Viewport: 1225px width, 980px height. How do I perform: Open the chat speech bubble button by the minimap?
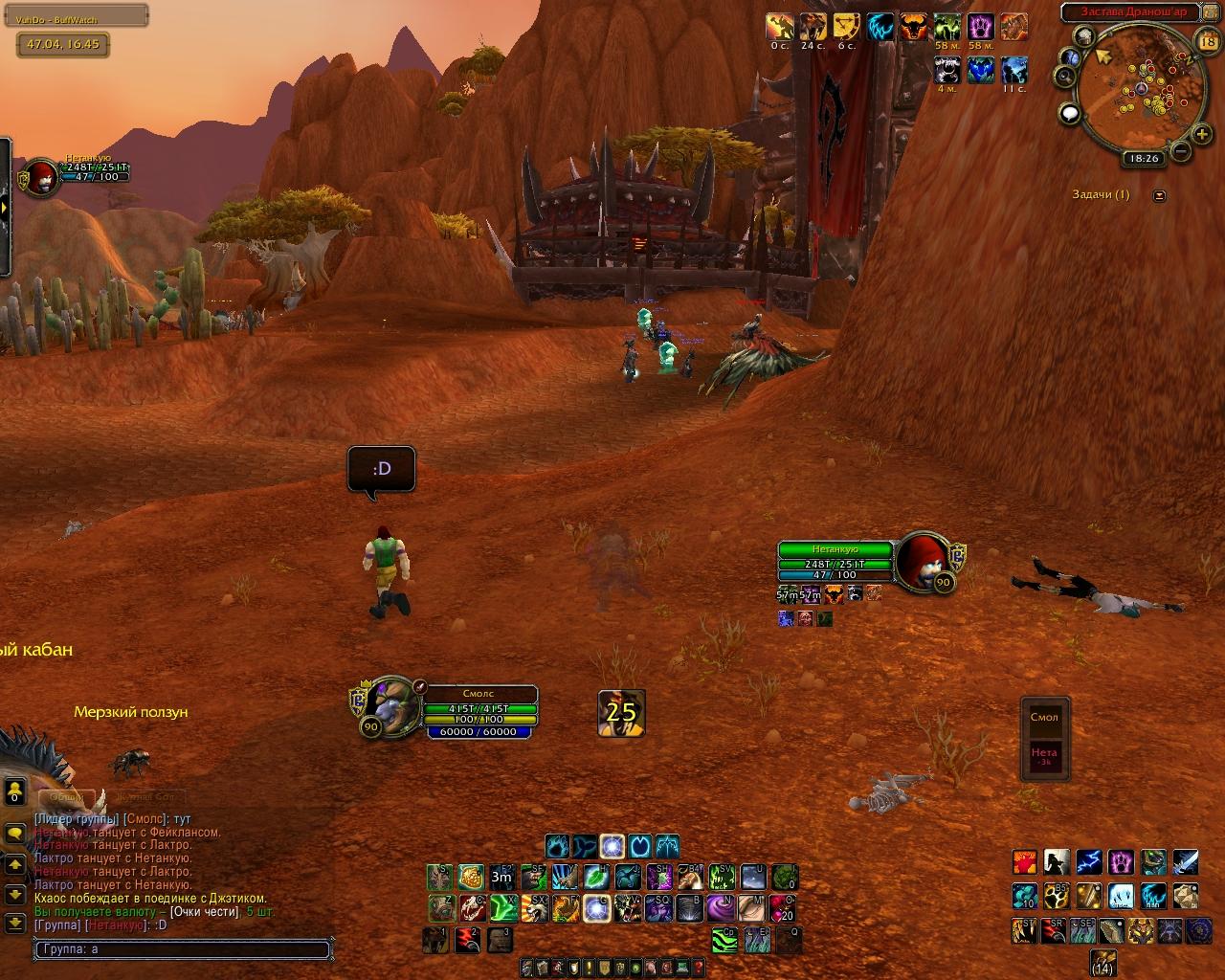point(1070,114)
